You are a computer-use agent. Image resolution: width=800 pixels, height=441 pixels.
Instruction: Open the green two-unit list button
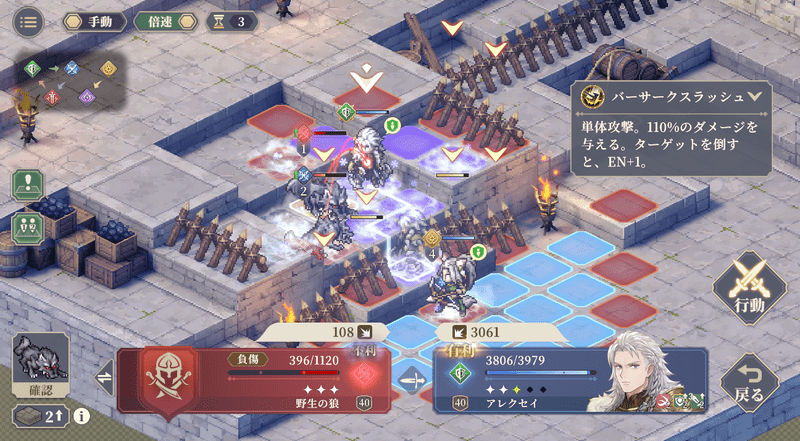(28, 225)
